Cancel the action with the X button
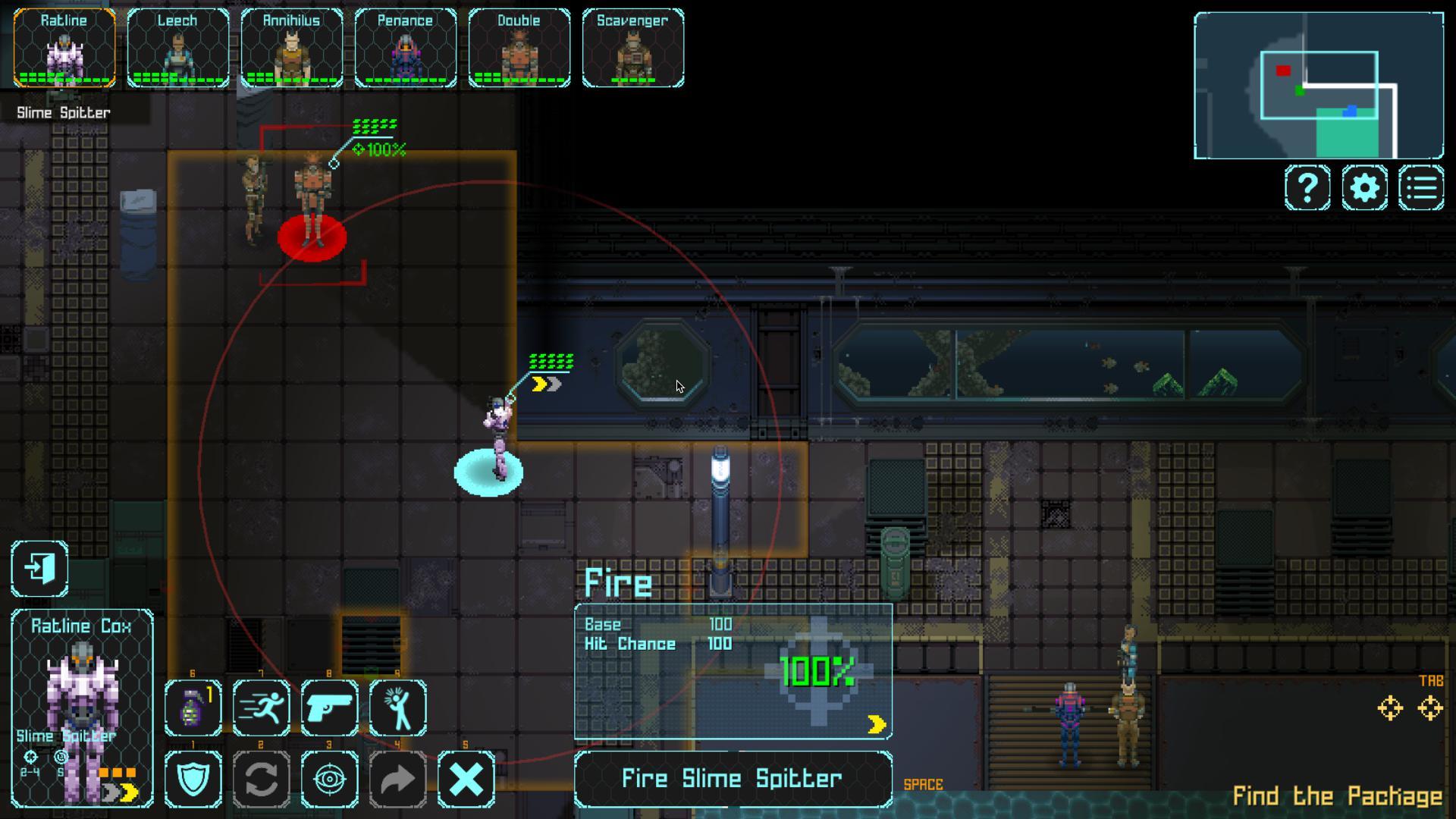Screen dimensions: 1456x819 tap(467, 777)
